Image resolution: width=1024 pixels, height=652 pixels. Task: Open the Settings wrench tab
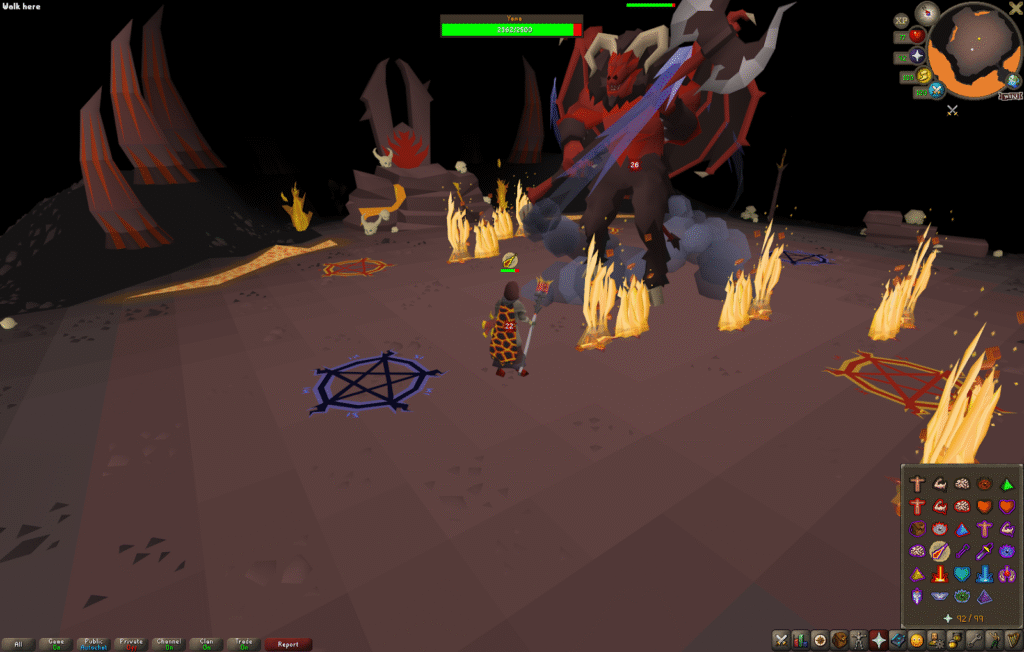pos(973,640)
